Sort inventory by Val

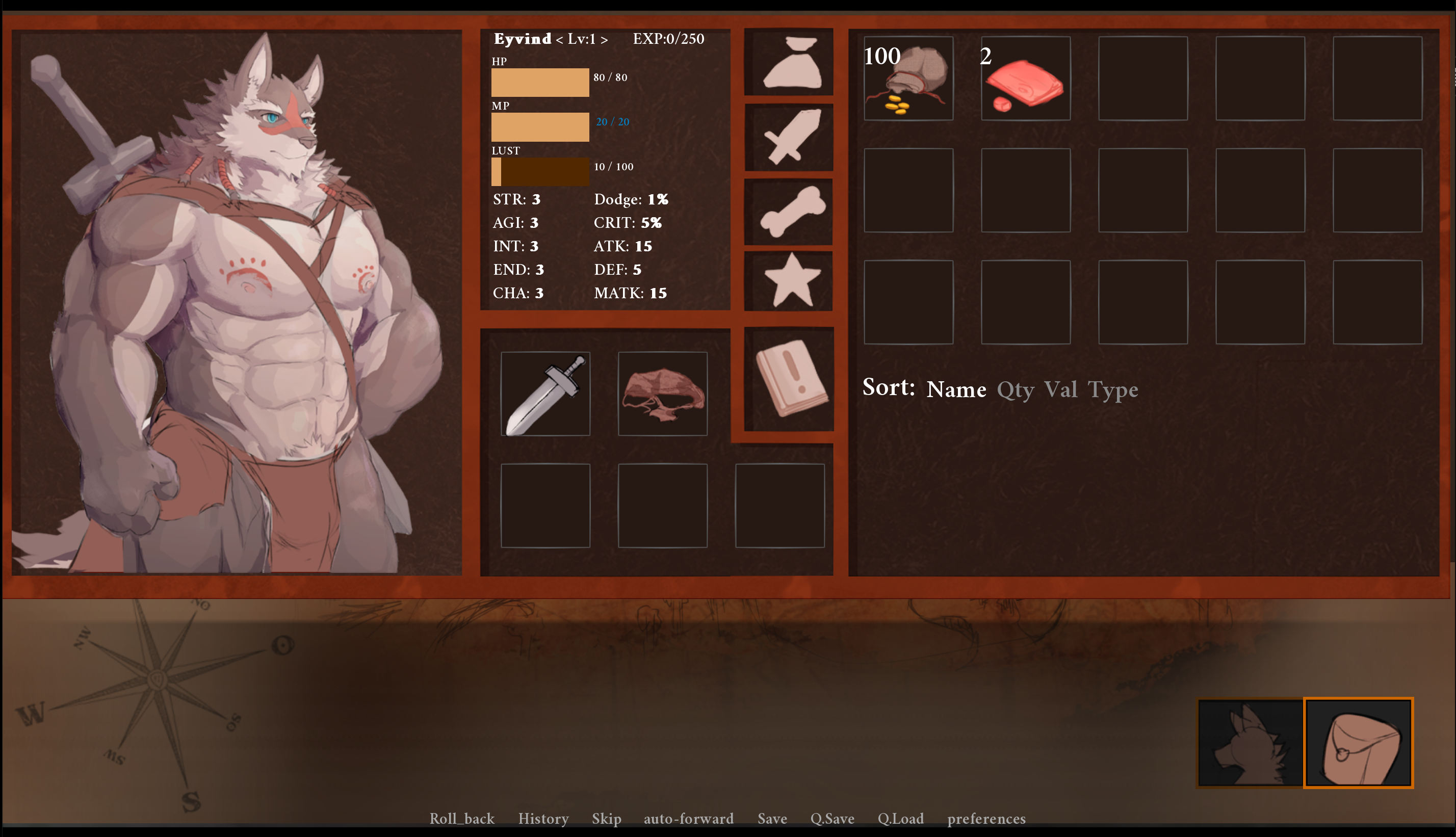1060,390
